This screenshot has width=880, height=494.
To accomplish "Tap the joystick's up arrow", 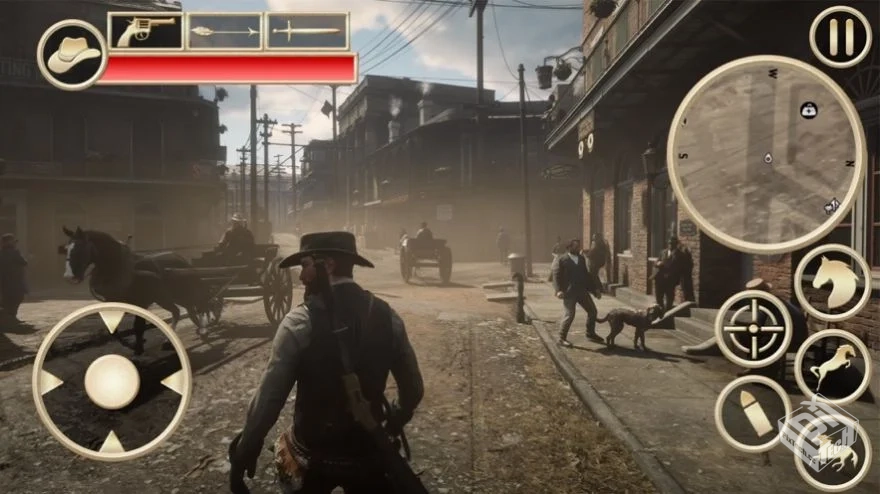I will coord(112,321).
